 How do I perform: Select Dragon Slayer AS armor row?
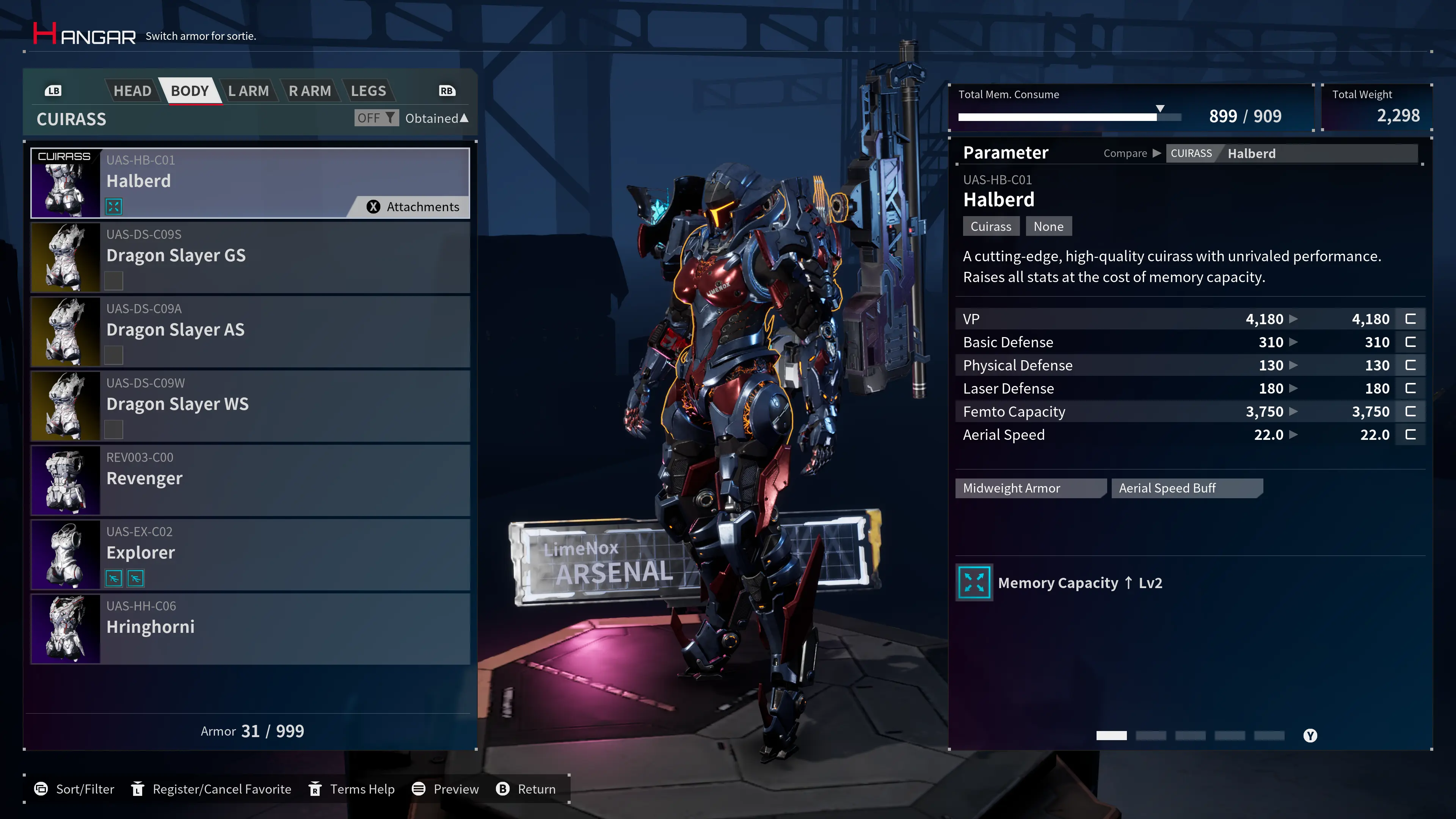coord(250,332)
